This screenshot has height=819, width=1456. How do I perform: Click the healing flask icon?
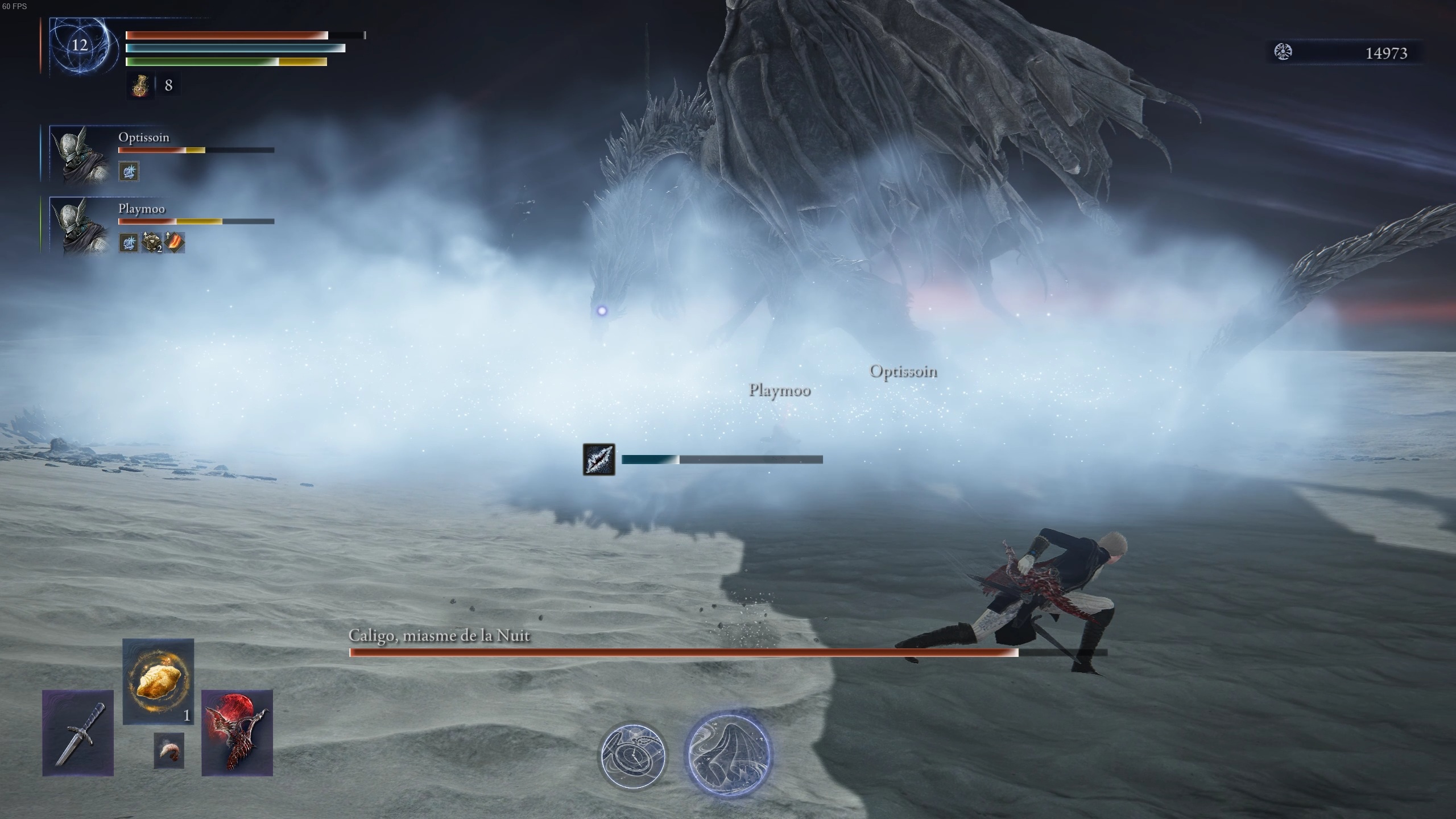pyautogui.click(x=140, y=85)
